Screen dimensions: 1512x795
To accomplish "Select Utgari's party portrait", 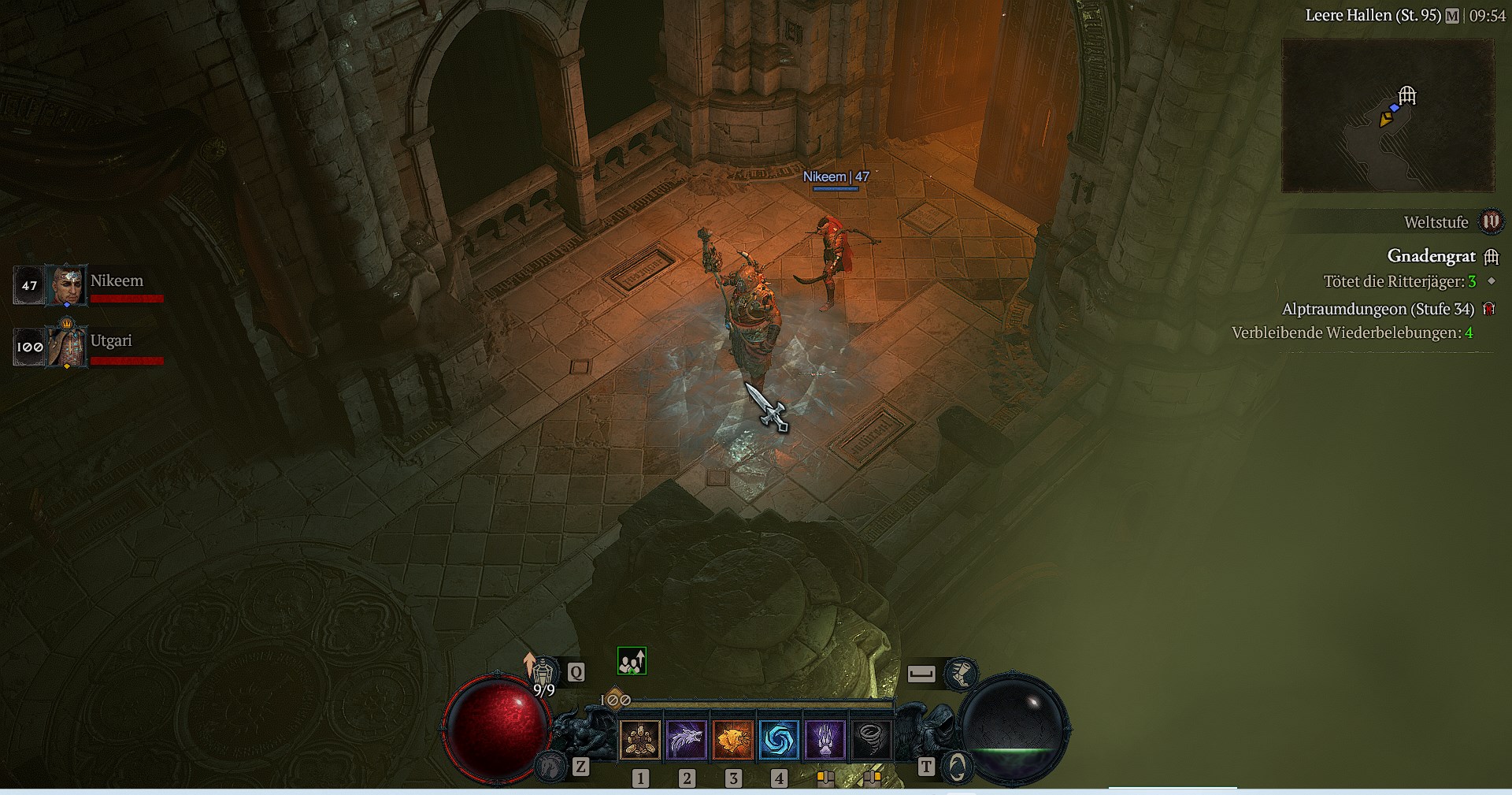I will pos(65,346).
